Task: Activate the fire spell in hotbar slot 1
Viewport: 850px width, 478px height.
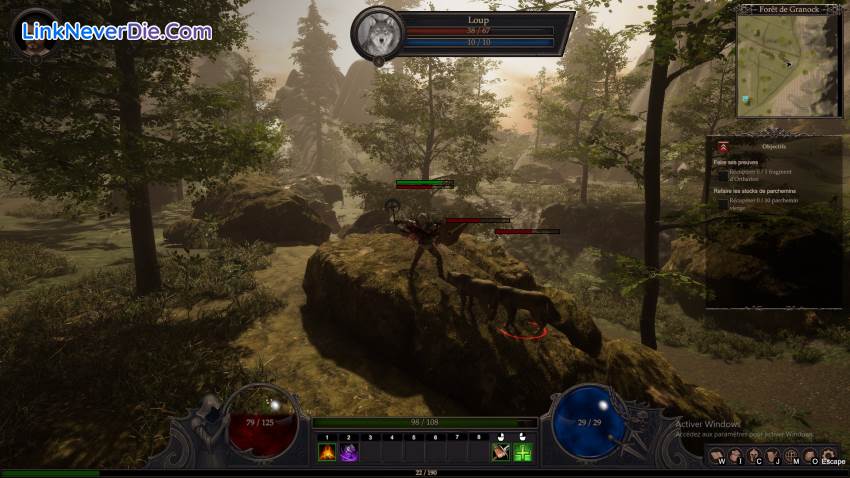Action: [327, 452]
